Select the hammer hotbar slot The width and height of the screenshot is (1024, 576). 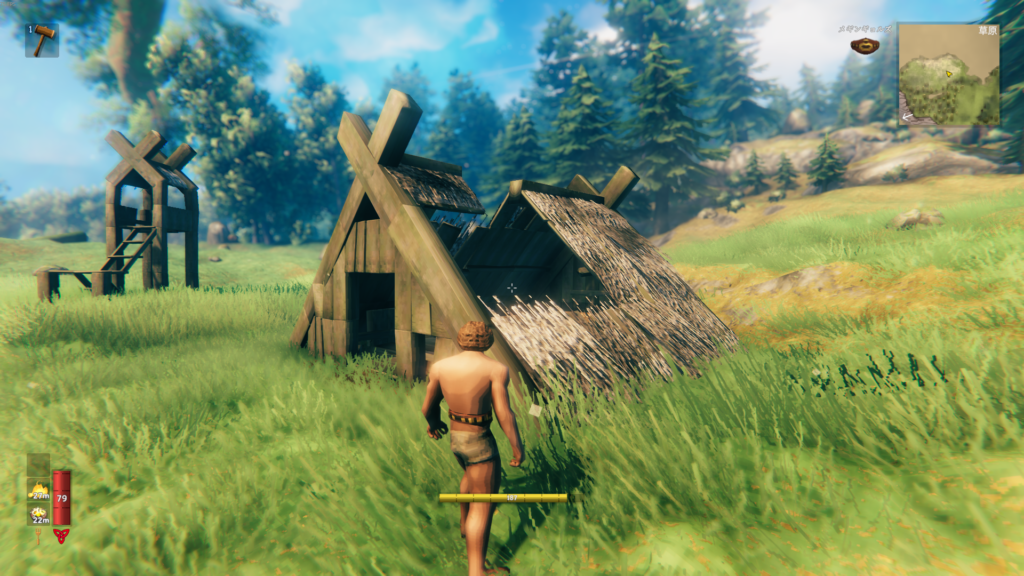pos(42,40)
